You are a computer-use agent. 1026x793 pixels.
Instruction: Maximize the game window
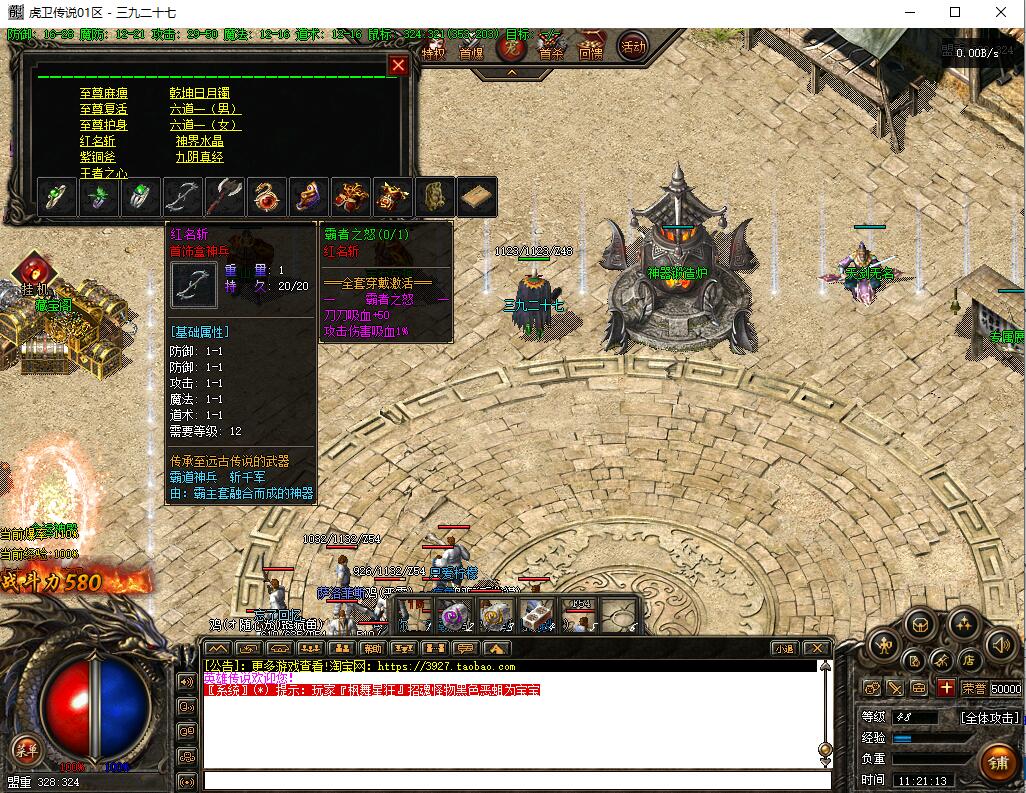pyautogui.click(x=955, y=13)
